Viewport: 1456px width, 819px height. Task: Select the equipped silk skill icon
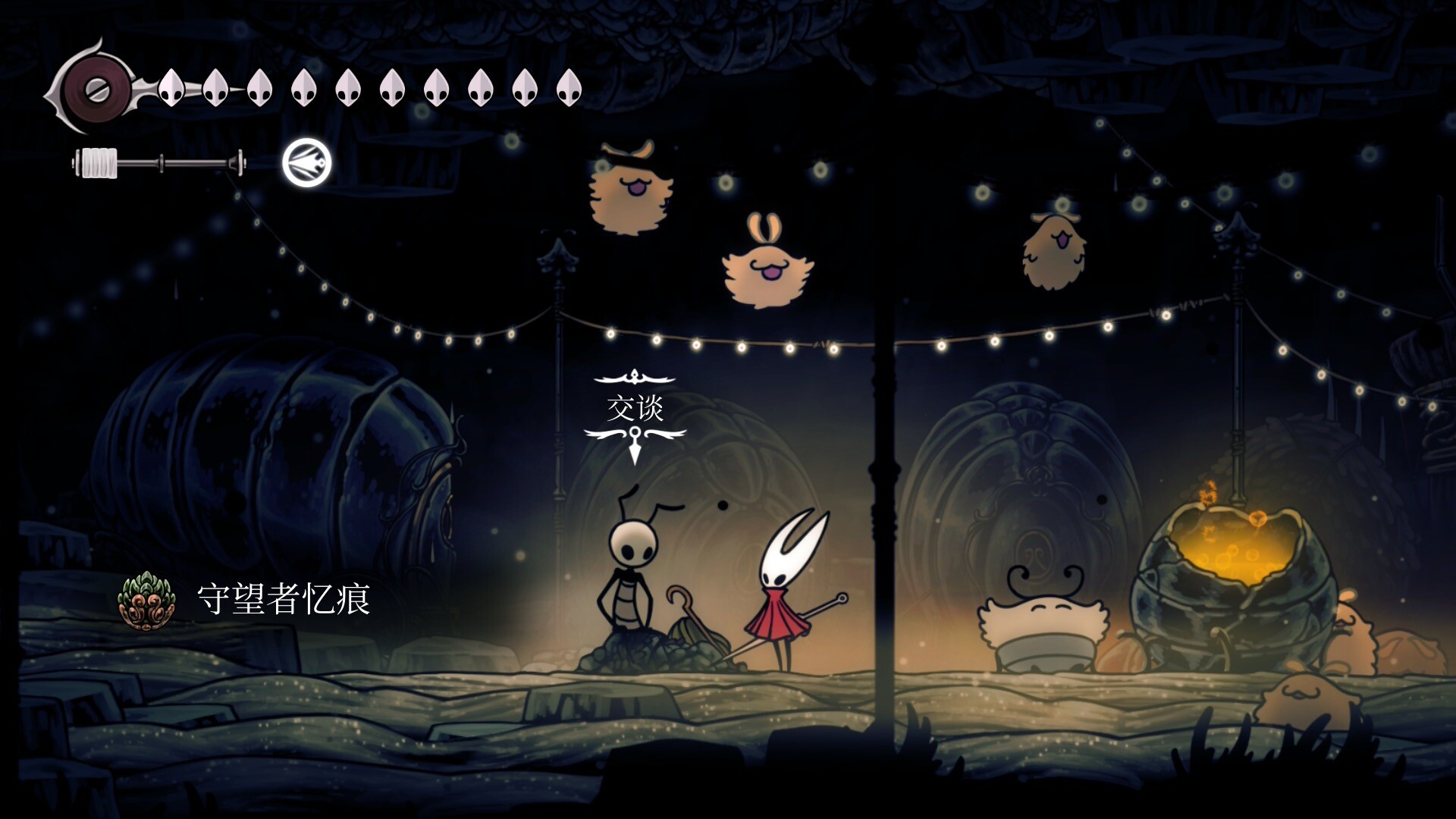pos(307,164)
